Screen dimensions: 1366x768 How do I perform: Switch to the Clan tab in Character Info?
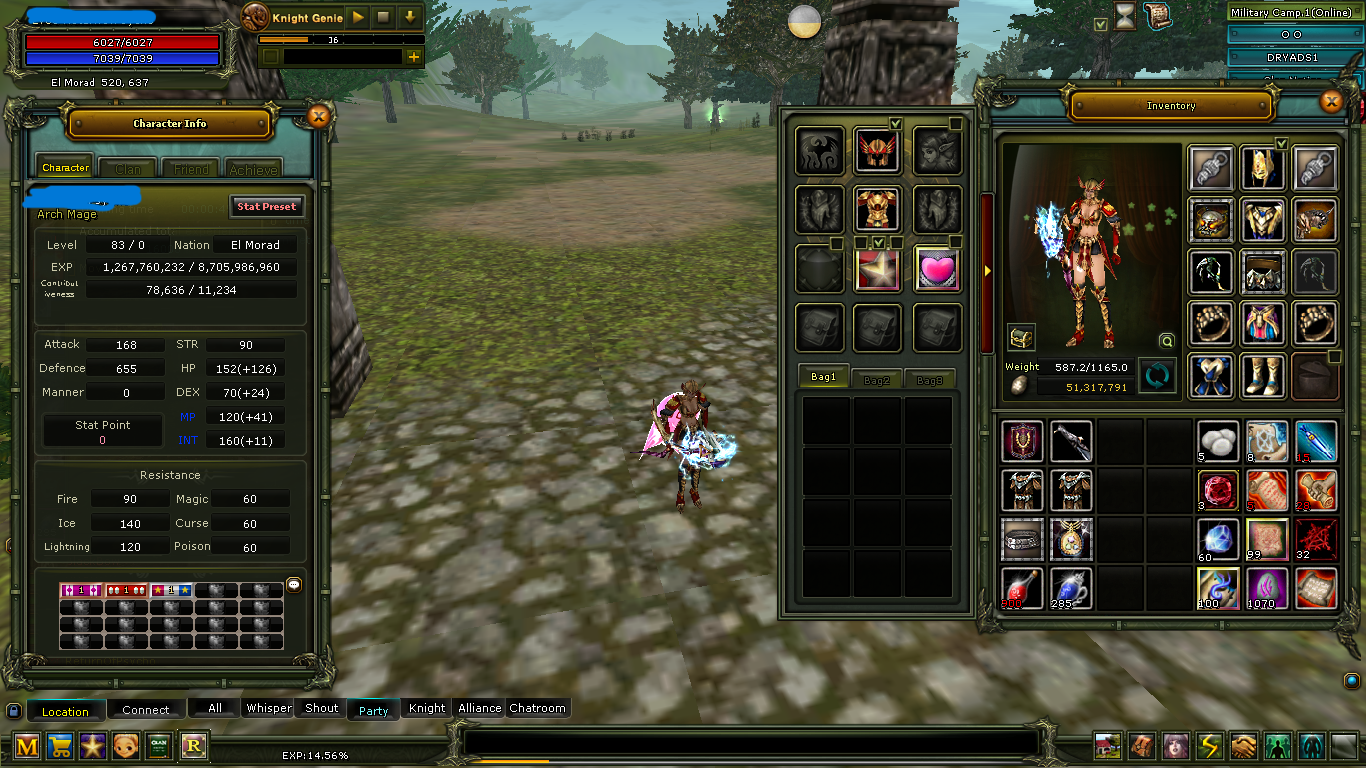[127, 167]
